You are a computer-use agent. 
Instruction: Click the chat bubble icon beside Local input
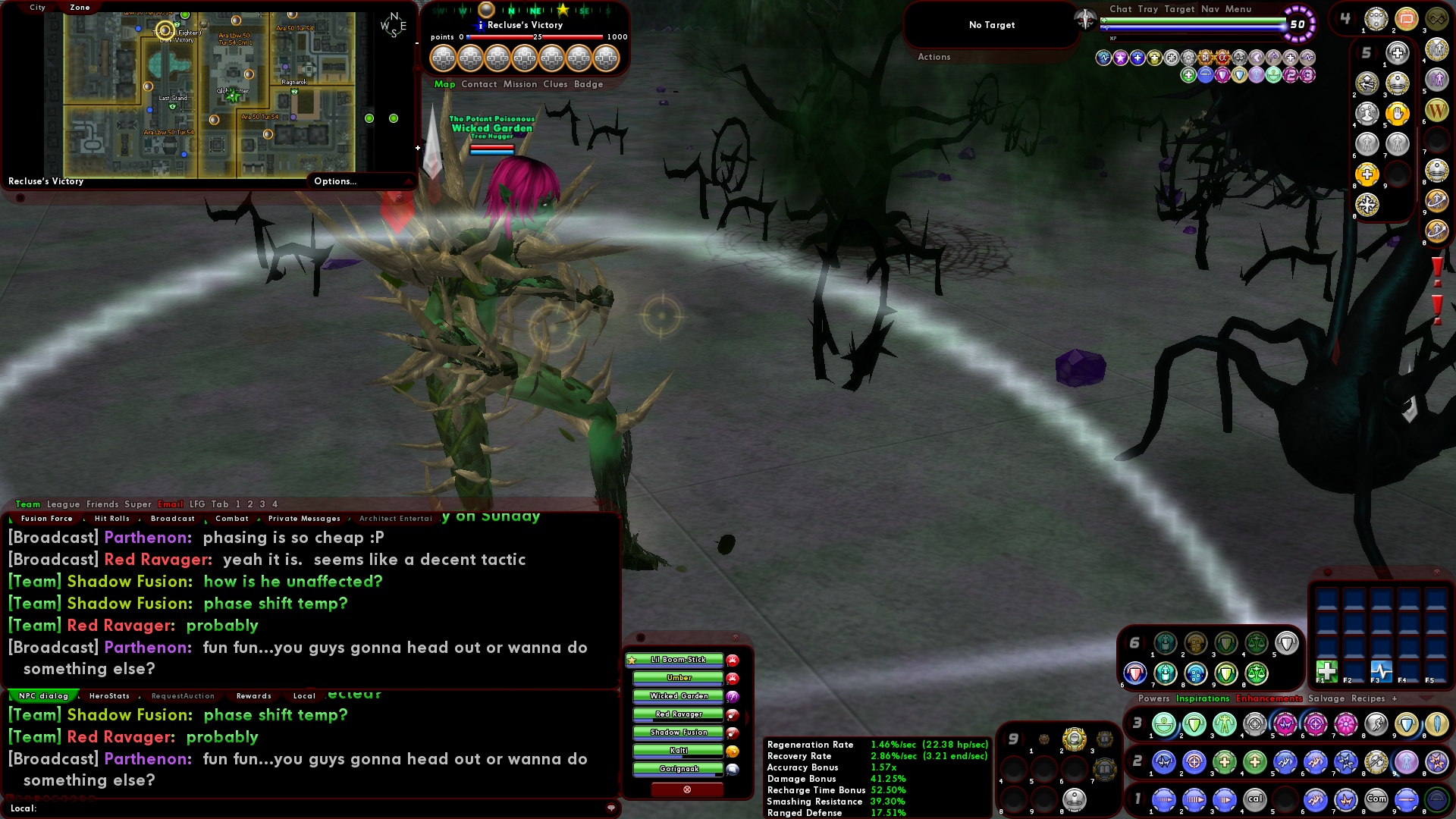point(611,808)
